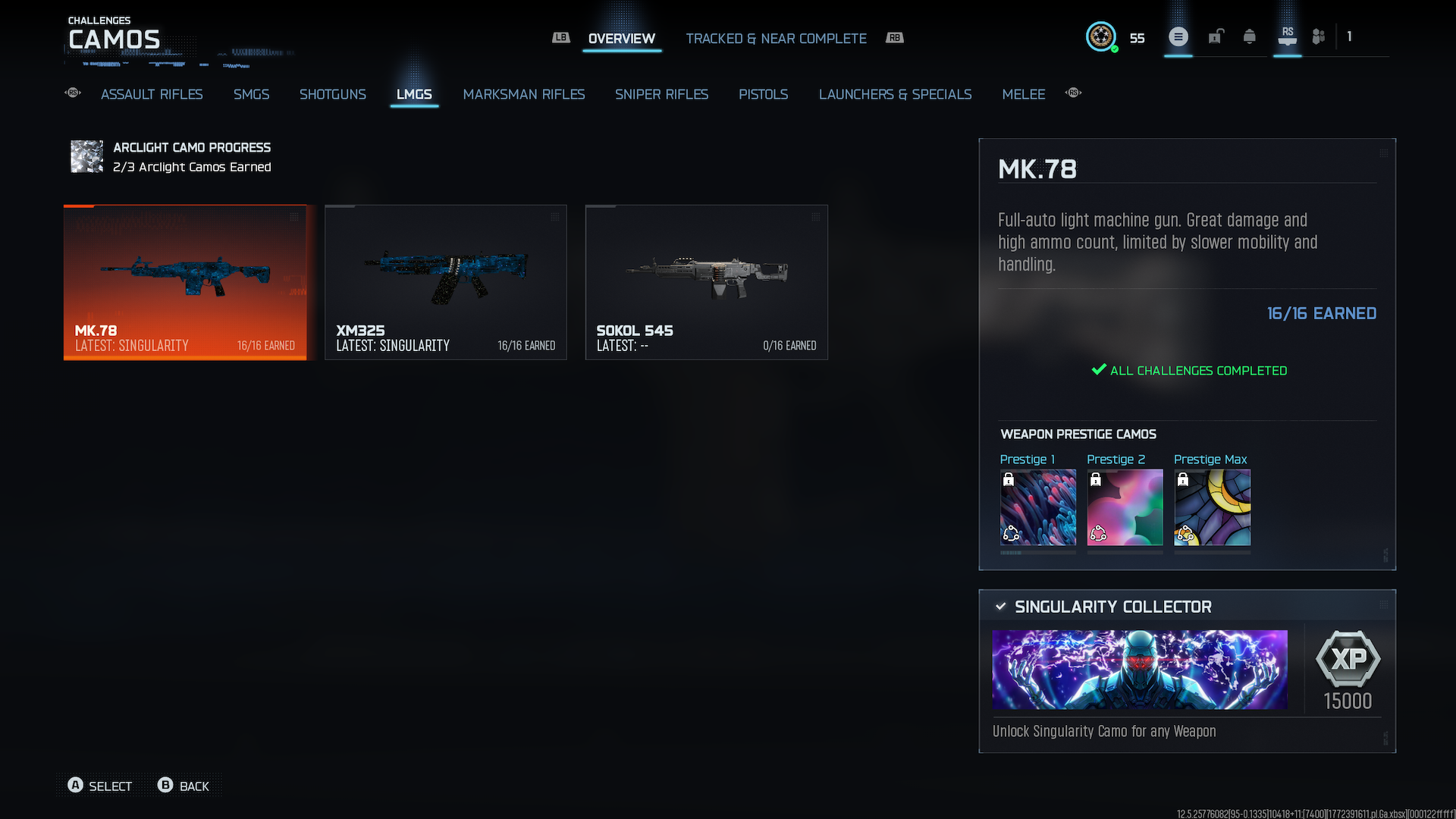This screenshot has height=819, width=1456.
Task: Open the Pistols category
Action: 763,94
